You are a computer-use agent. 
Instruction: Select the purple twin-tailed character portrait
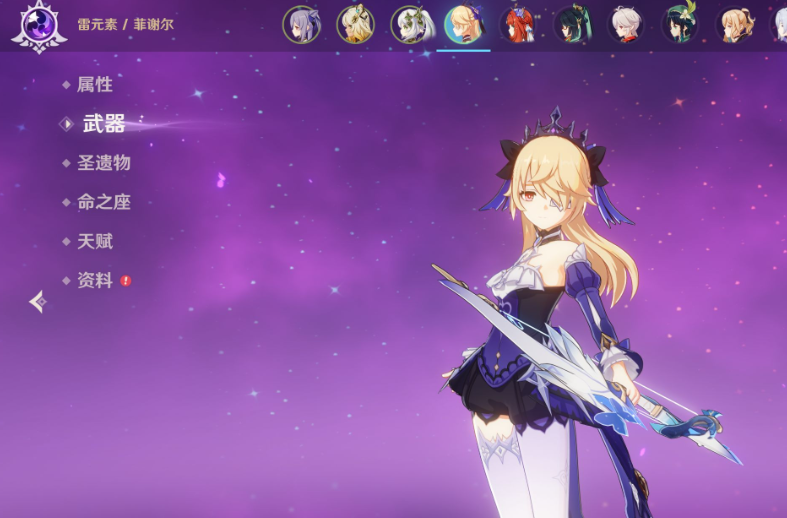[x=301, y=25]
